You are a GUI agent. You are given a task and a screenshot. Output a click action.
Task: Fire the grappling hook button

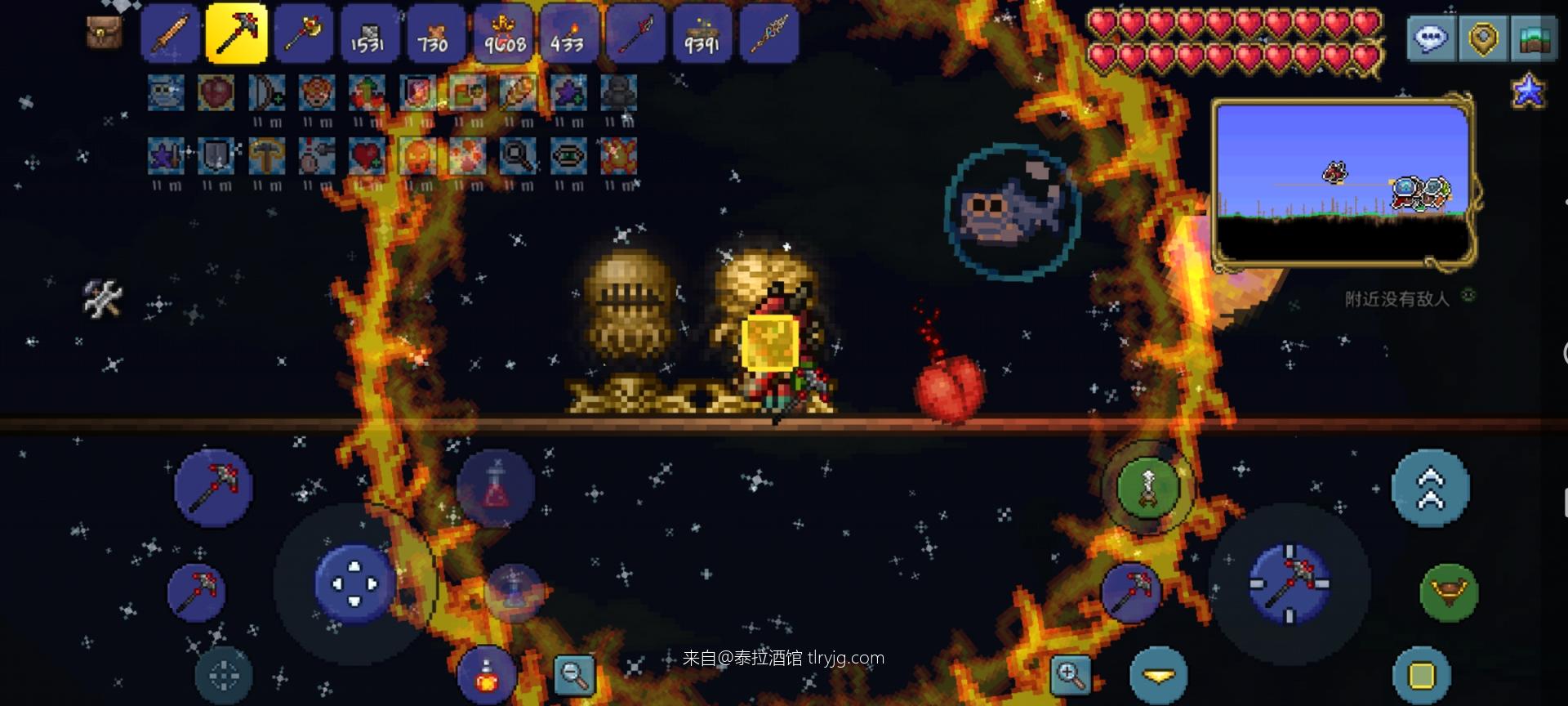point(1147,487)
